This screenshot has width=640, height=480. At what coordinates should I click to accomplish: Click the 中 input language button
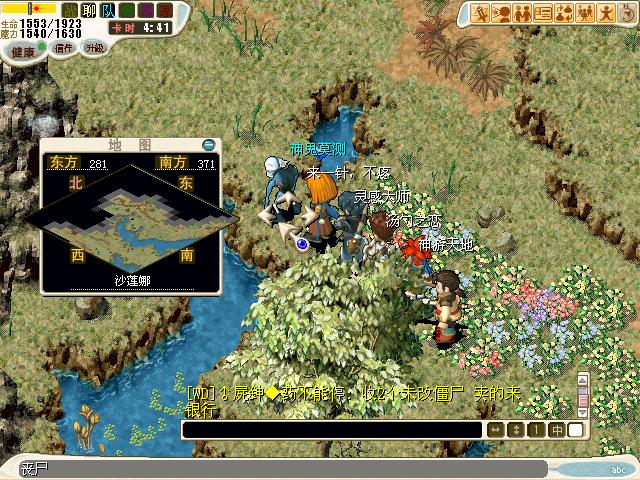pos(558,430)
